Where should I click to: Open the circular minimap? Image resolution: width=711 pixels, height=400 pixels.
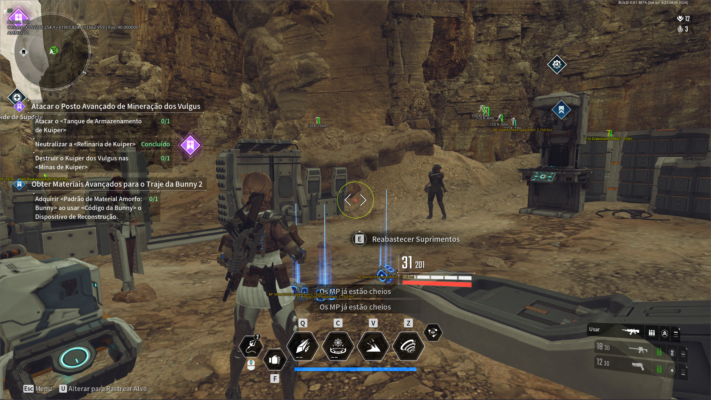pyautogui.click(x=52, y=52)
